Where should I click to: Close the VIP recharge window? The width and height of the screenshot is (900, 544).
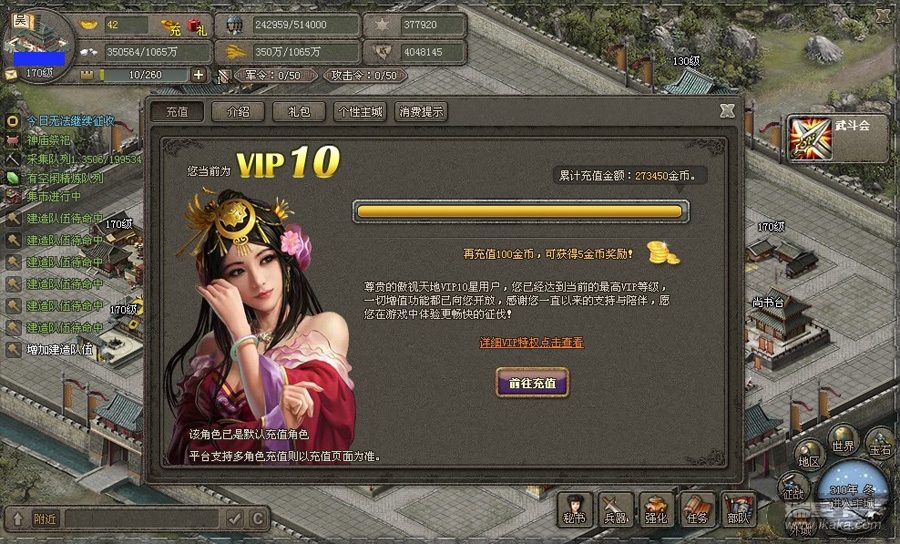click(727, 111)
